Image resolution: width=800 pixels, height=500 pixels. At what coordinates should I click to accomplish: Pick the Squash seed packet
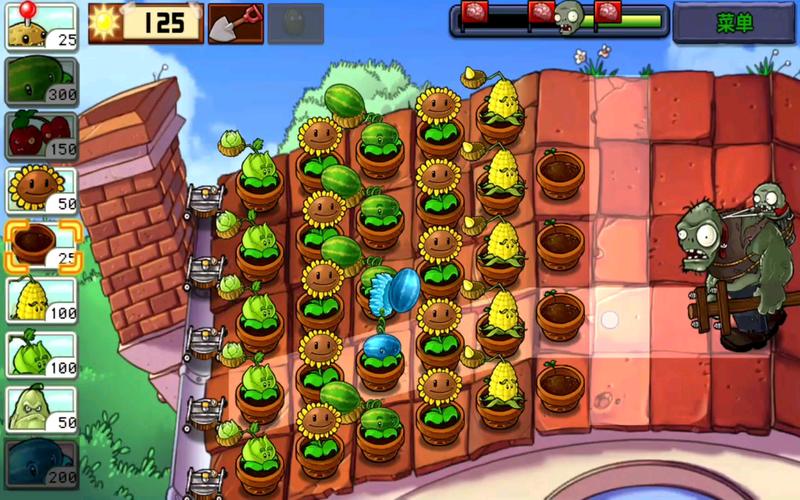coord(41,407)
